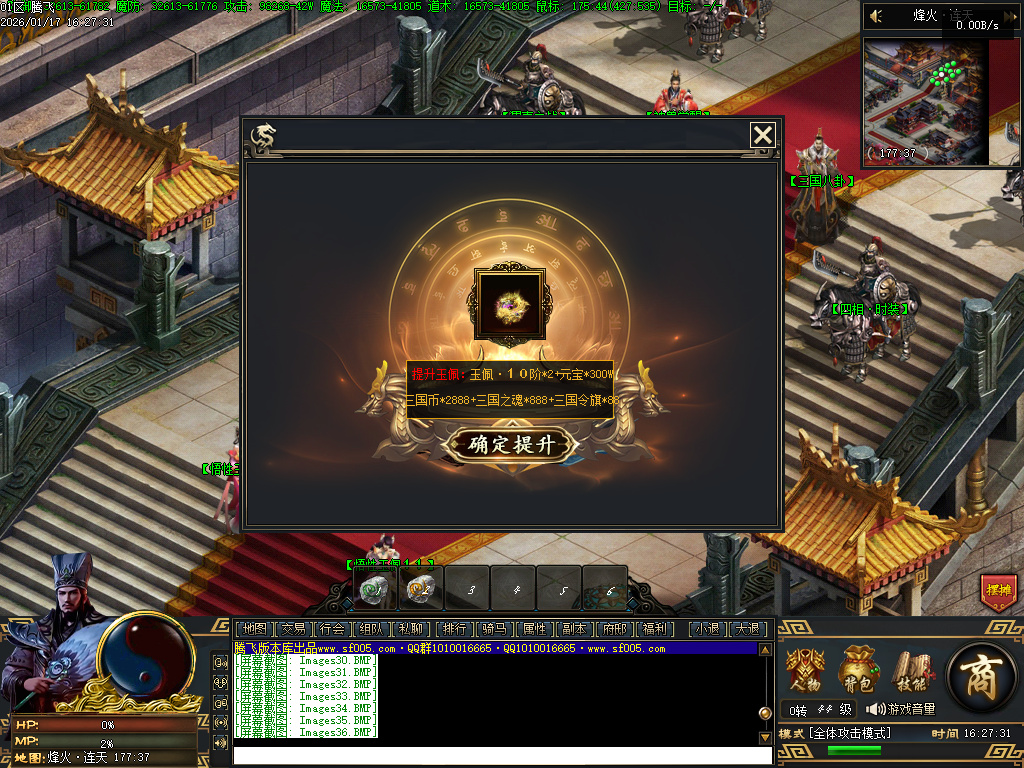
Task: Toggle 骑马 mount riding
Action: click(x=494, y=629)
